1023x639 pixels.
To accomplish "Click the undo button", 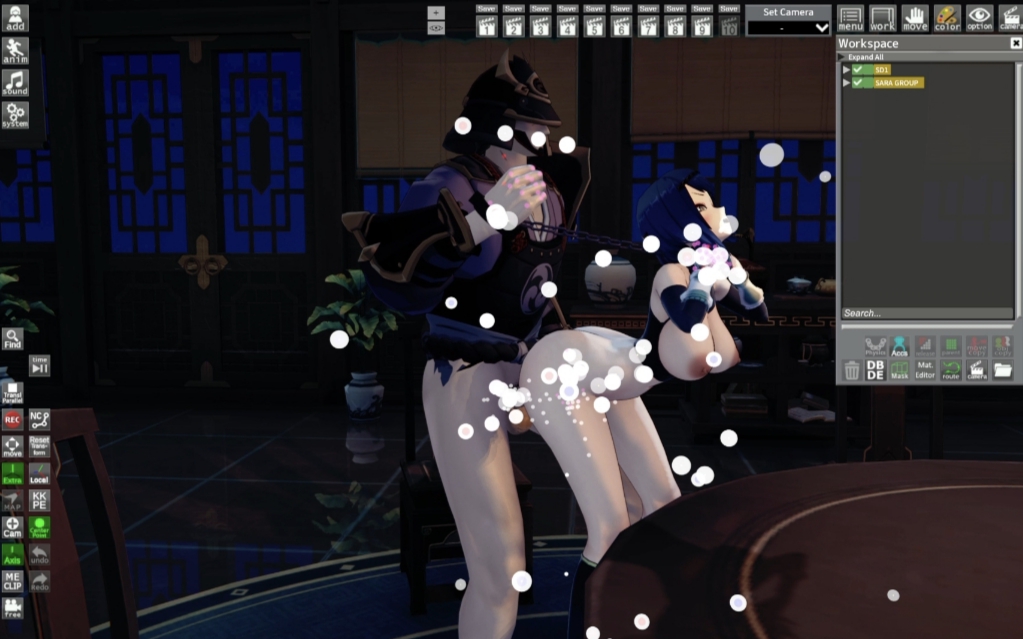I will pyautogui.click(x=39, y=553).
